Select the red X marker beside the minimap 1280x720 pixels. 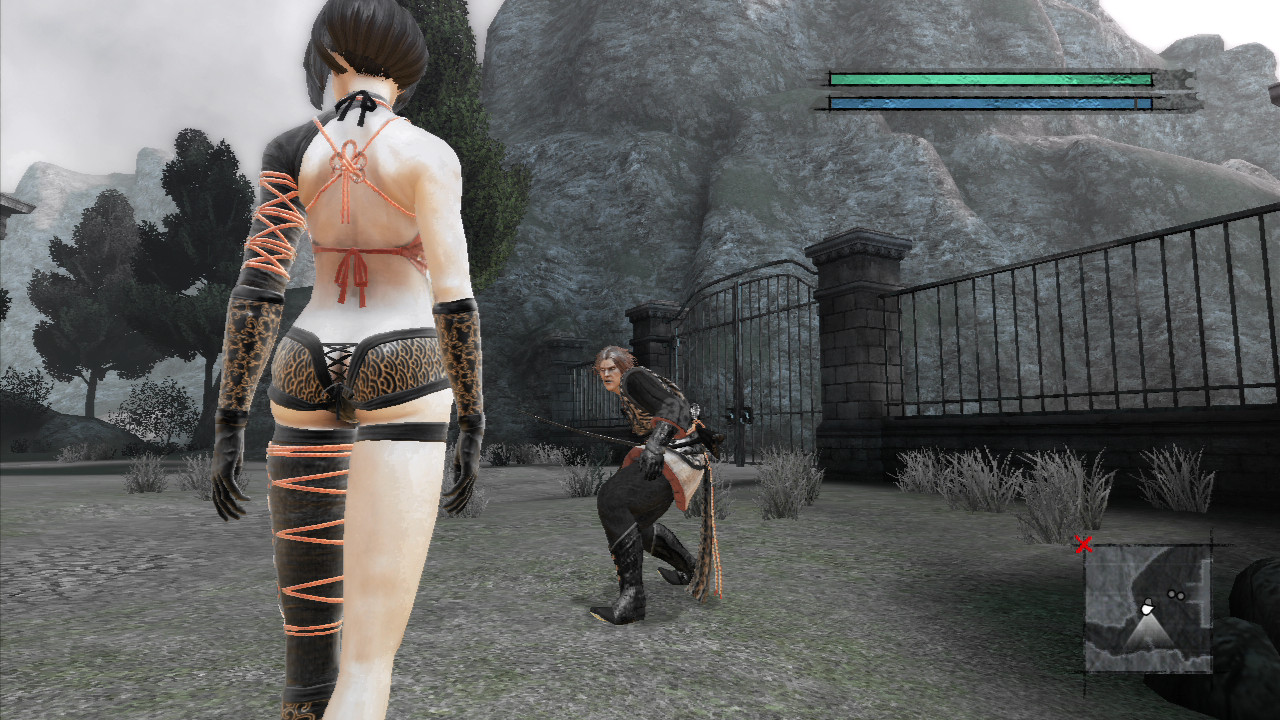(x=1082, y=545)
